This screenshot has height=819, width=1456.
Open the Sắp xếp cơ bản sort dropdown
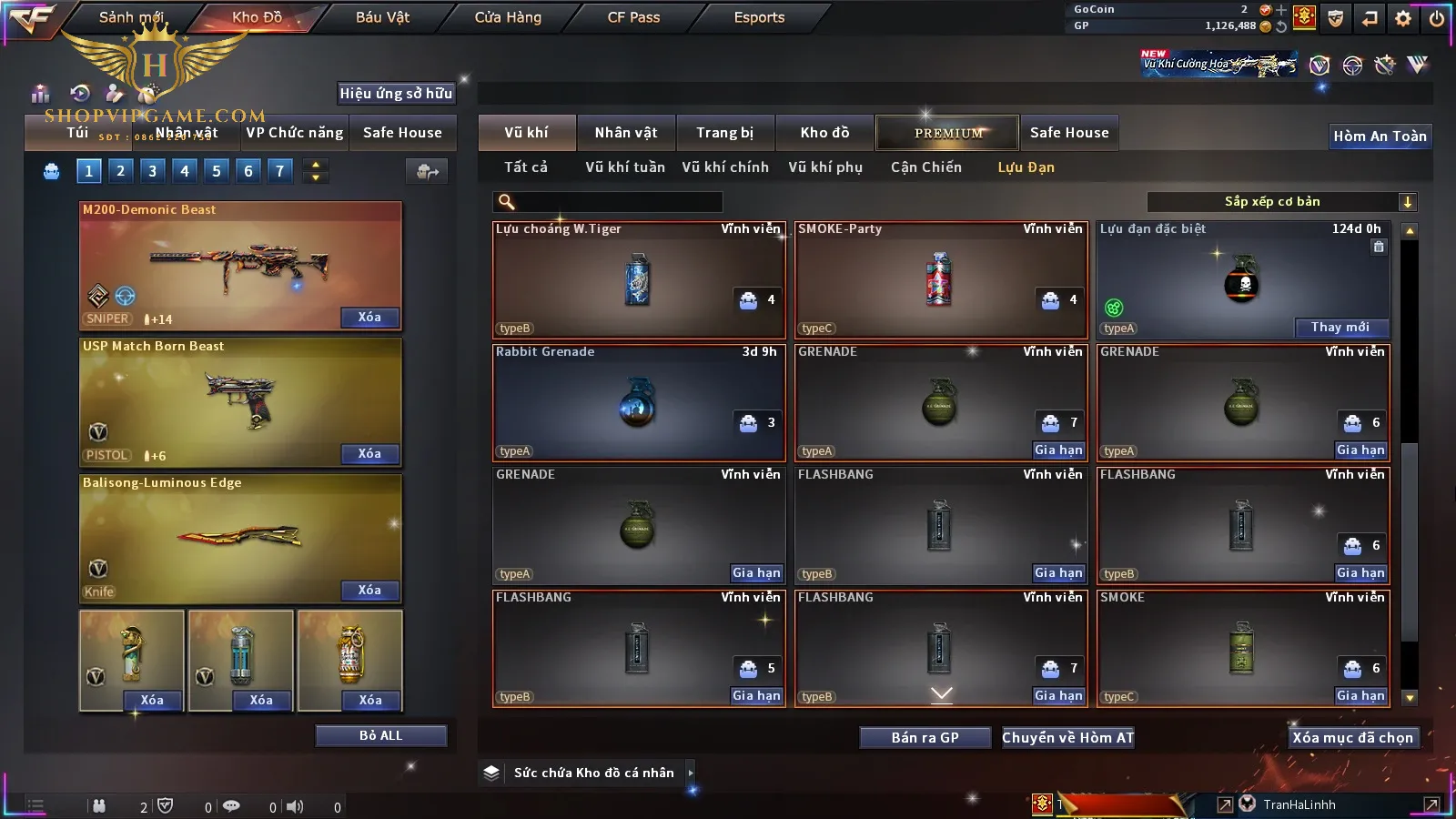1281,202
